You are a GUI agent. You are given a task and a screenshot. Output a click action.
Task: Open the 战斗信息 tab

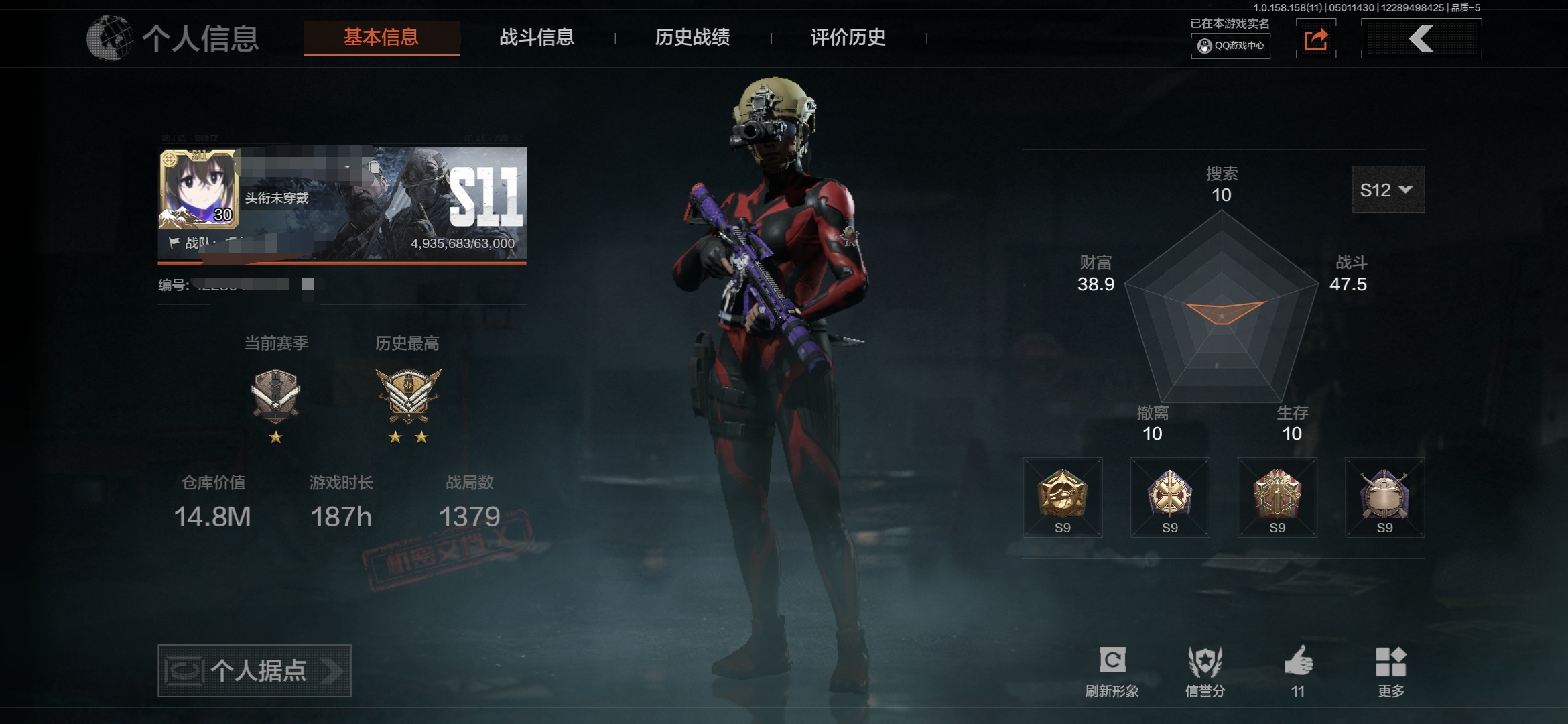click(x=537, y=38)
